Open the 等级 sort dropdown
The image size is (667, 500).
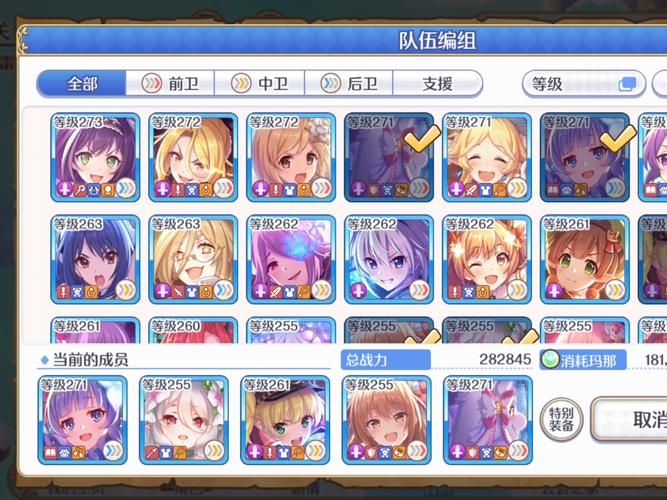coord(584,84)
